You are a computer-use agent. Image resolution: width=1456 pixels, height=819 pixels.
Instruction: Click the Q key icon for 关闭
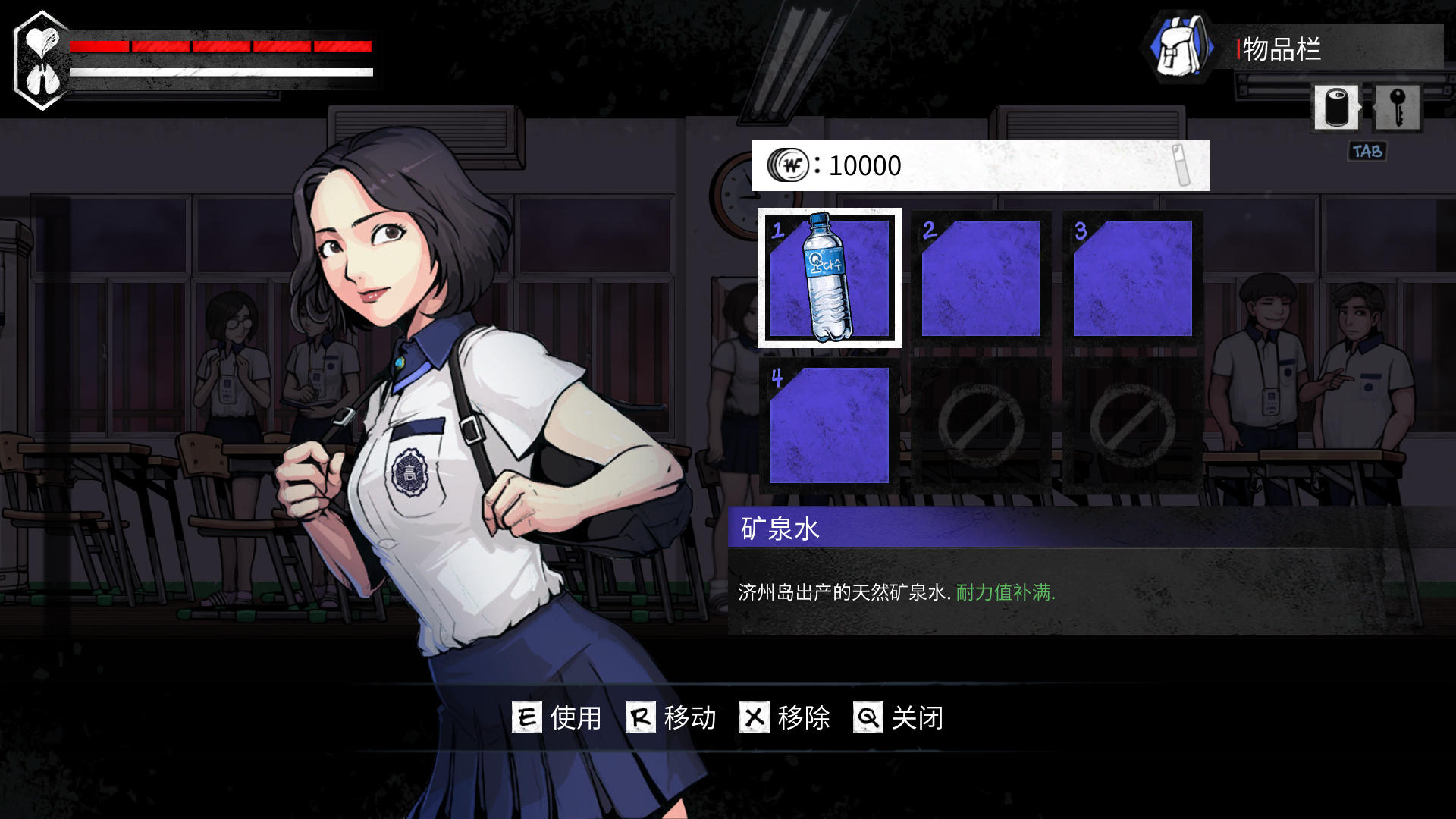(867, 718)
